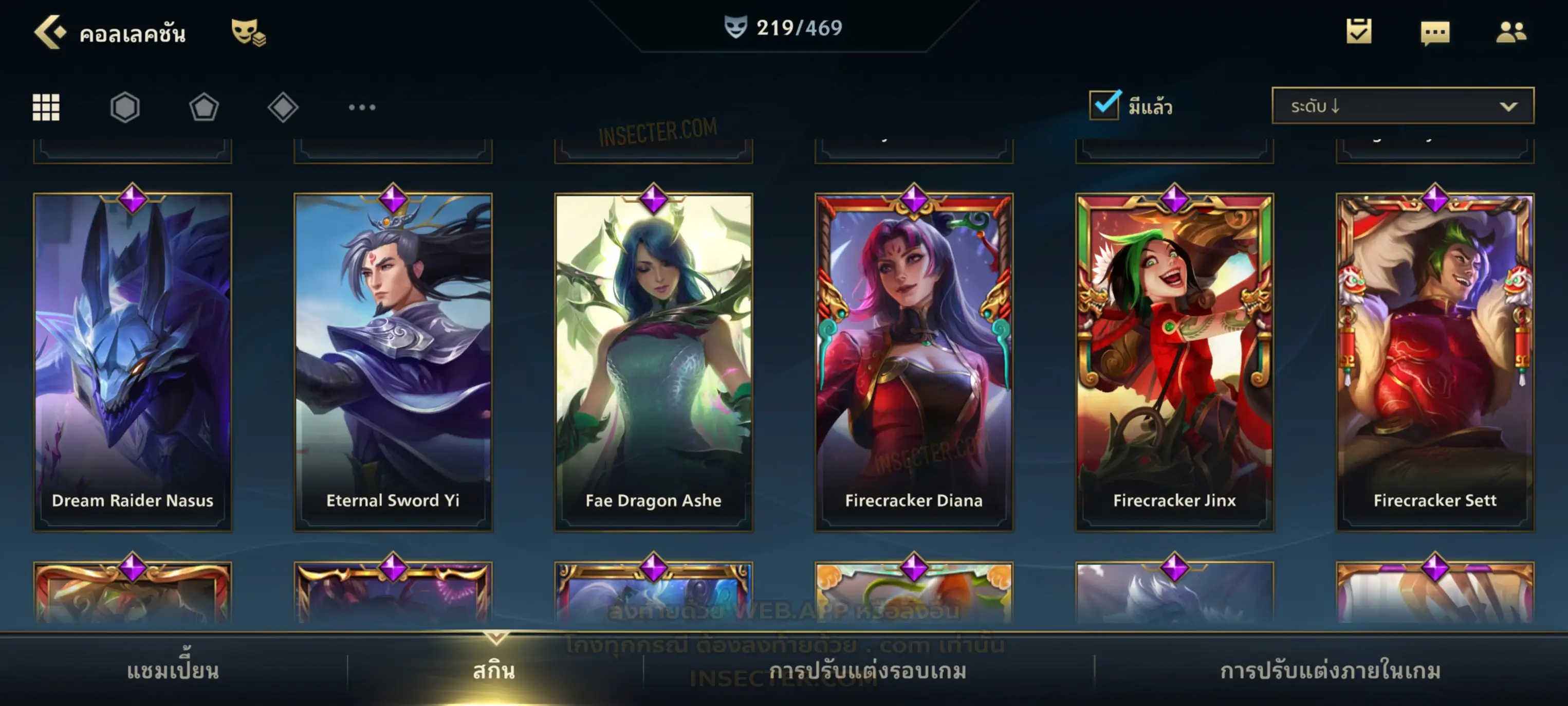Viewport: 1568px width, 706px height.
Task: Open the friends list icon
Action: click(1510, 32)
